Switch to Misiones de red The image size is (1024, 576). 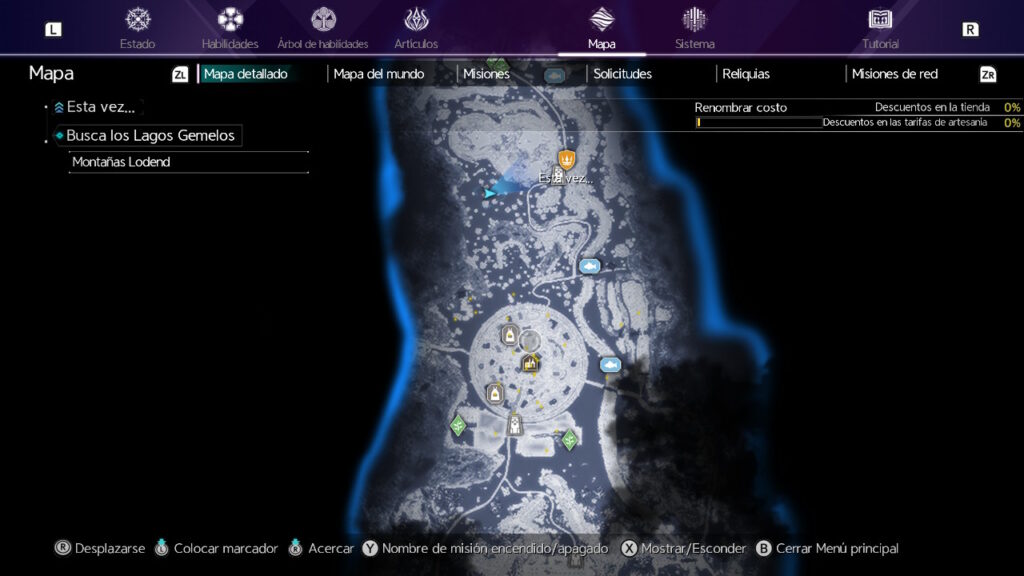coord(895,74)
